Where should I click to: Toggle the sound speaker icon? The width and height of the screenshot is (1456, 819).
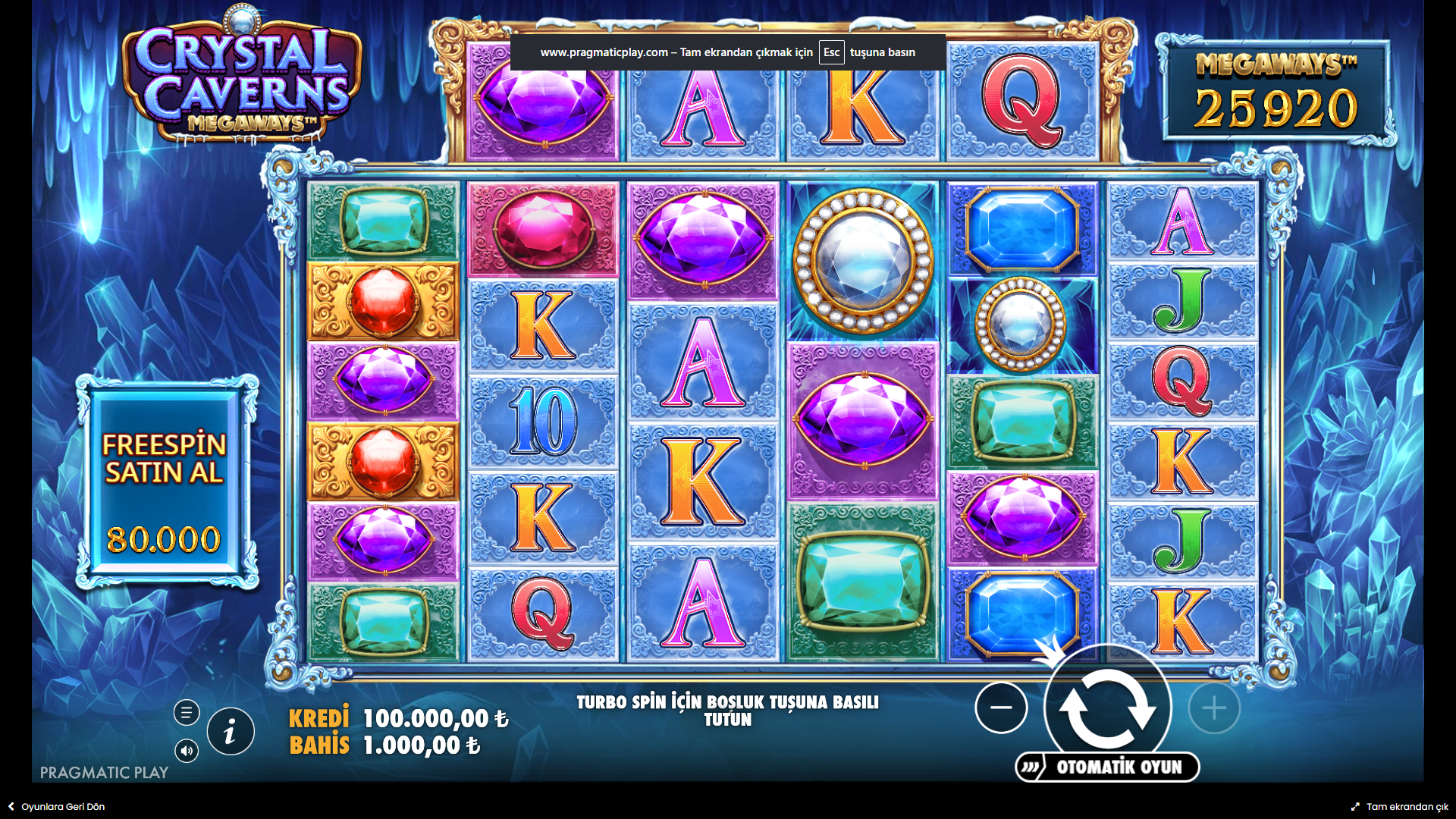click(187, 751)
